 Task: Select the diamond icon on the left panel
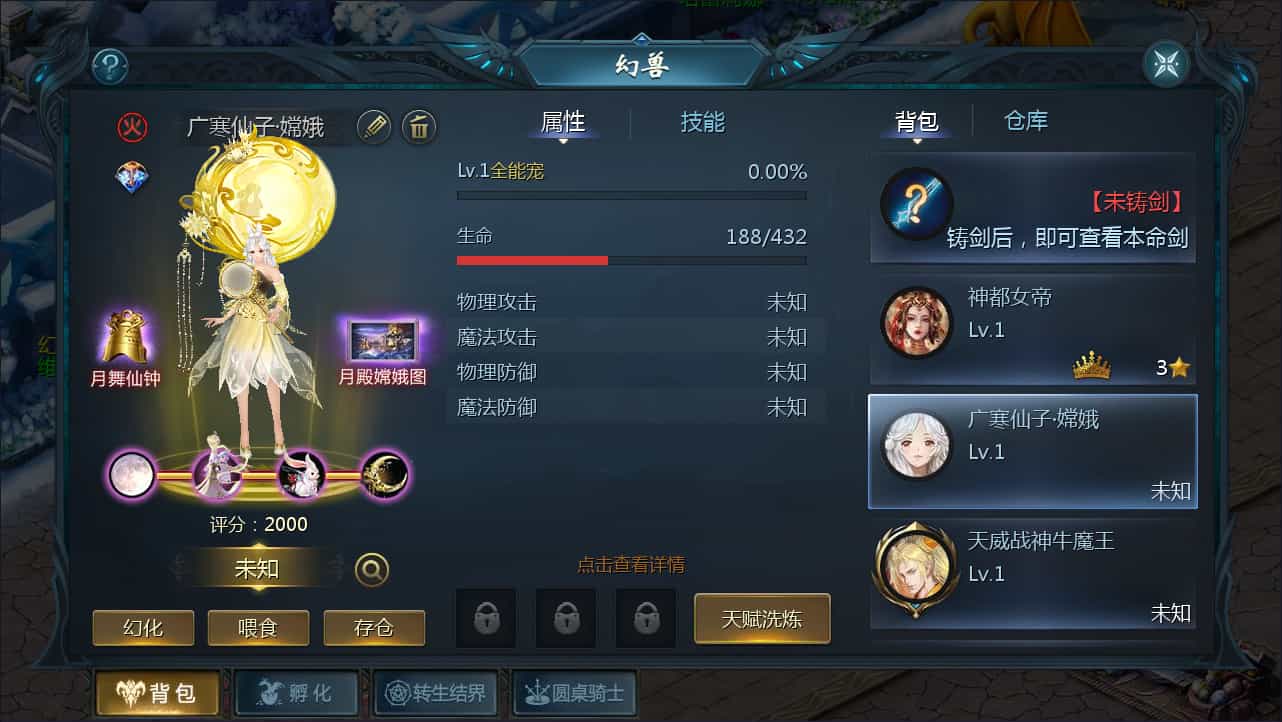(x=131, y=178)
